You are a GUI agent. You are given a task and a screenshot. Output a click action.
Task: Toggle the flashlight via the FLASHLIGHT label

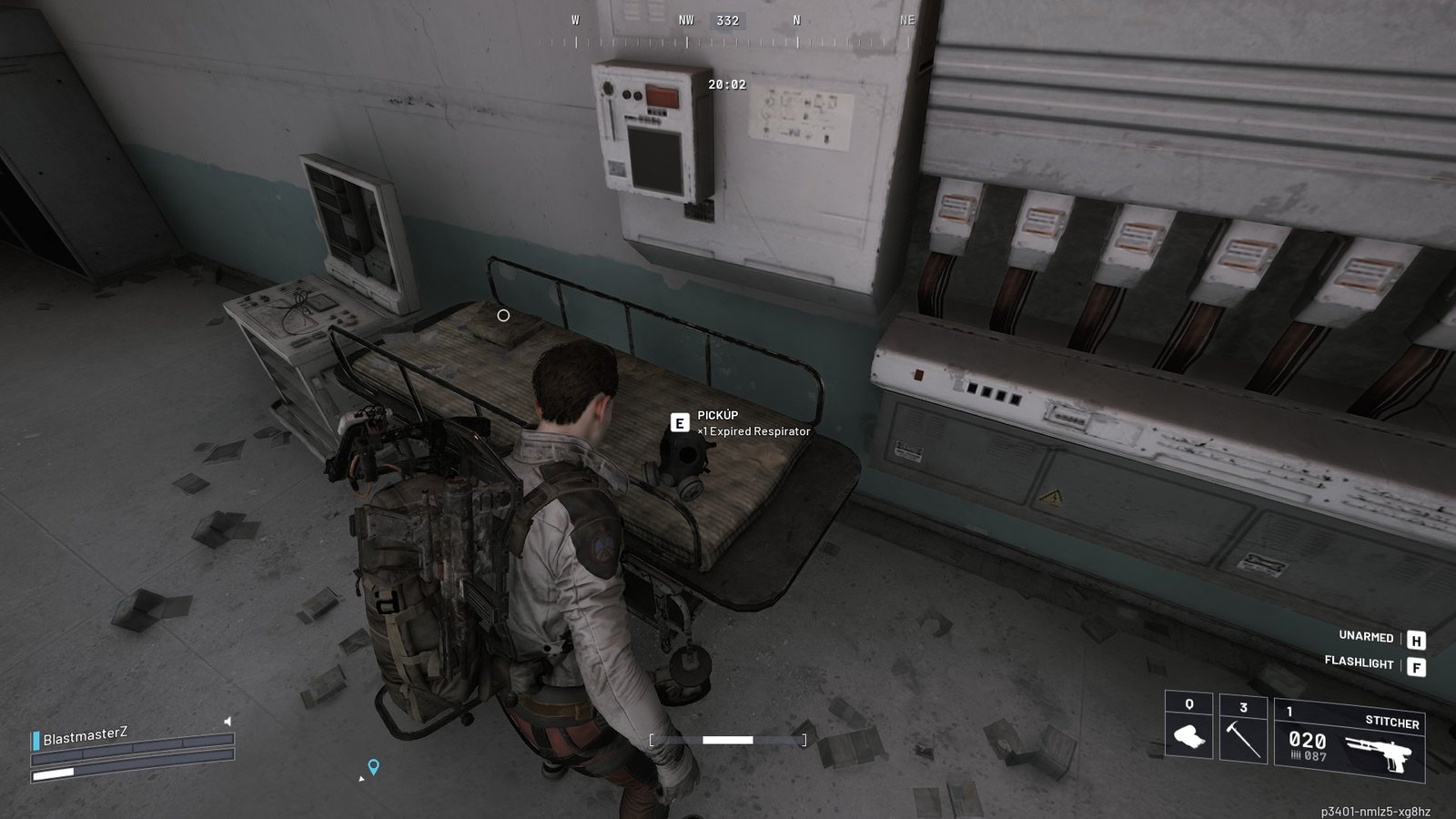coord(1360,663)
